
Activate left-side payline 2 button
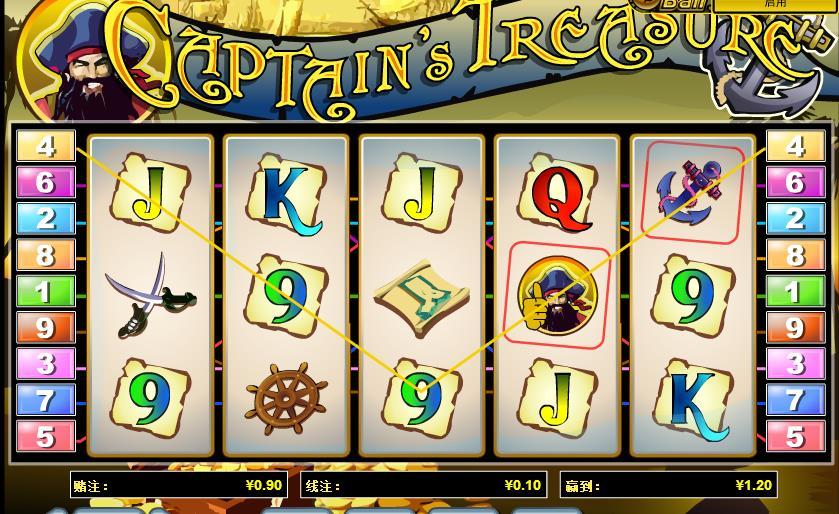45,218
